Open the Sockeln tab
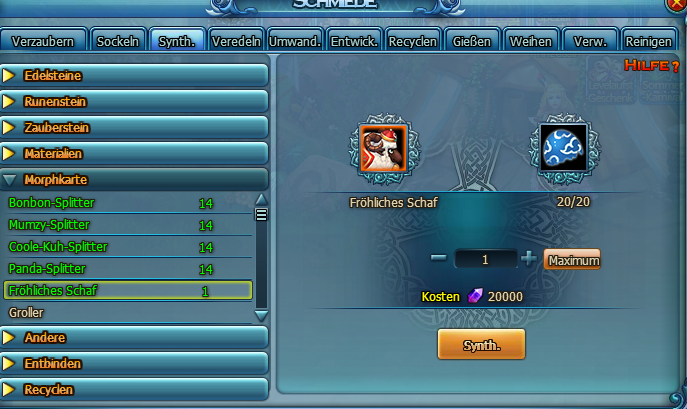This screenshot has height=409, width=687. [x=117, y=41]
